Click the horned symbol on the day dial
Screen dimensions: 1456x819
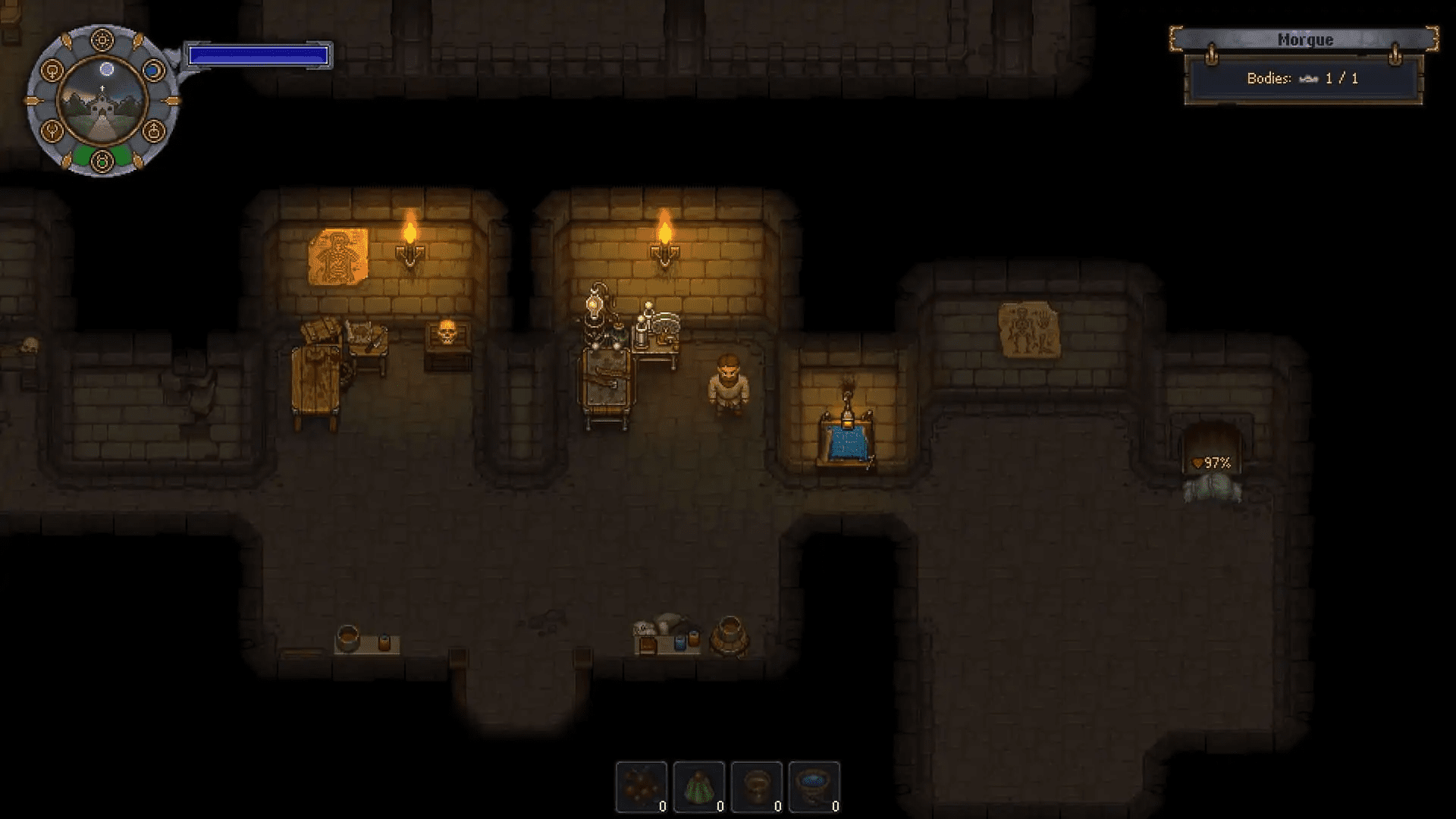[x=52, y=131]
